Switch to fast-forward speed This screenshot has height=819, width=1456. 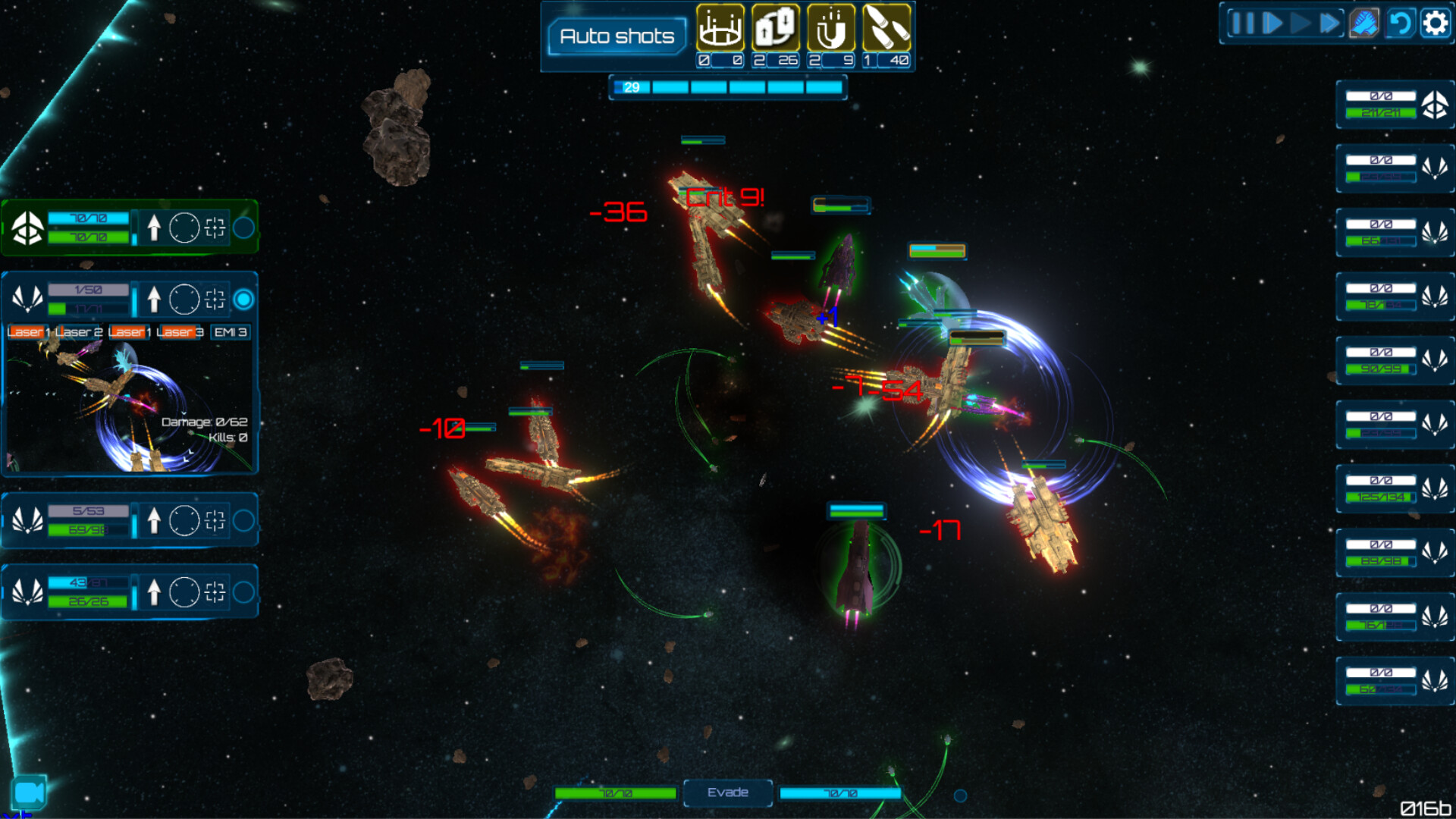(1330, 24)
